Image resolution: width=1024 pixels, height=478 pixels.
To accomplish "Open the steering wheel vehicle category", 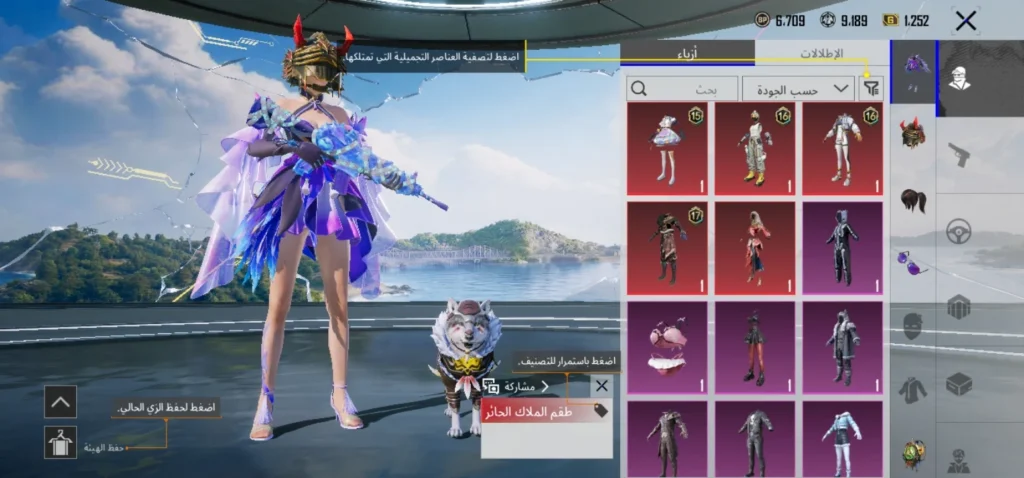I will (959, 230).
